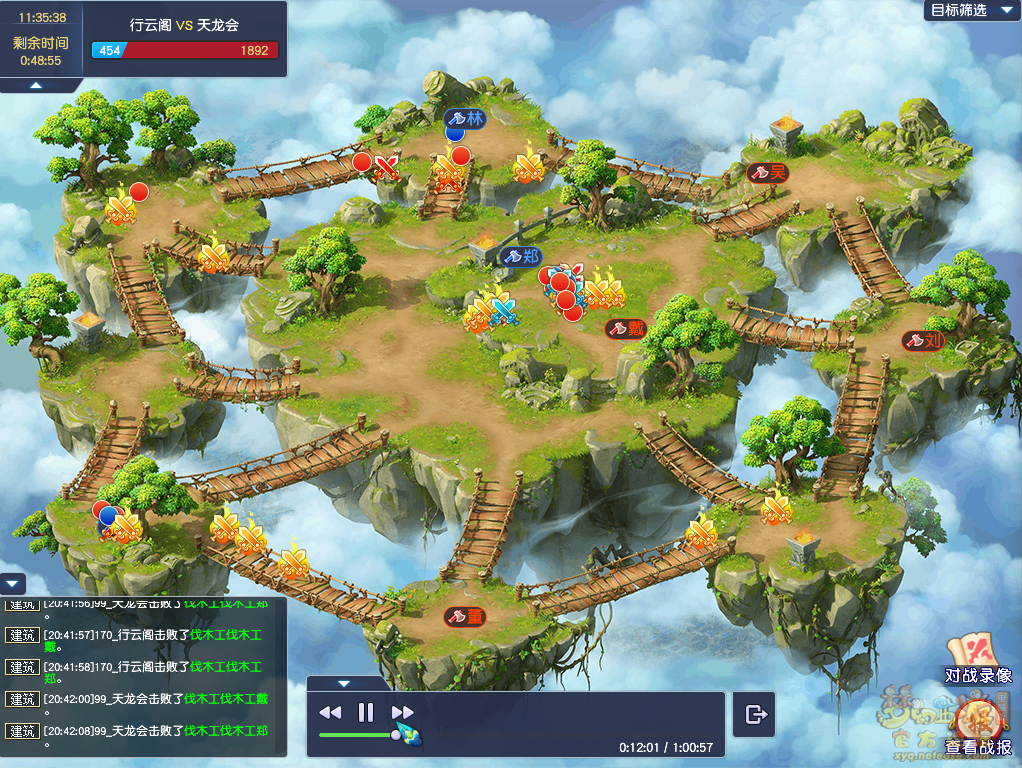Exit the replay viewer with the exit-door button
1022x768 pixels.
tap(755, 714)
